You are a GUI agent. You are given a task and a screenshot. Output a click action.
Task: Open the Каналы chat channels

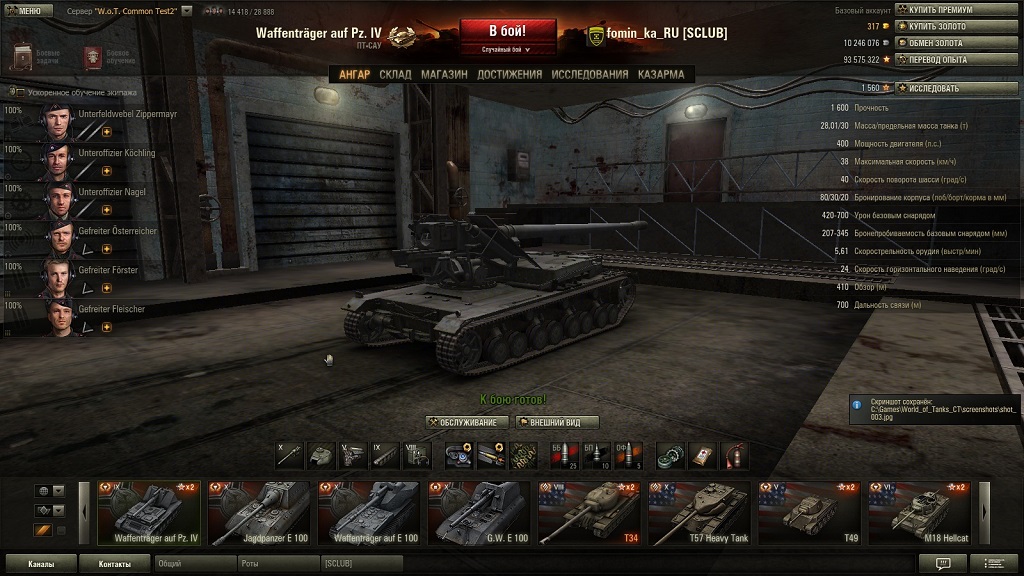(41, 564)
